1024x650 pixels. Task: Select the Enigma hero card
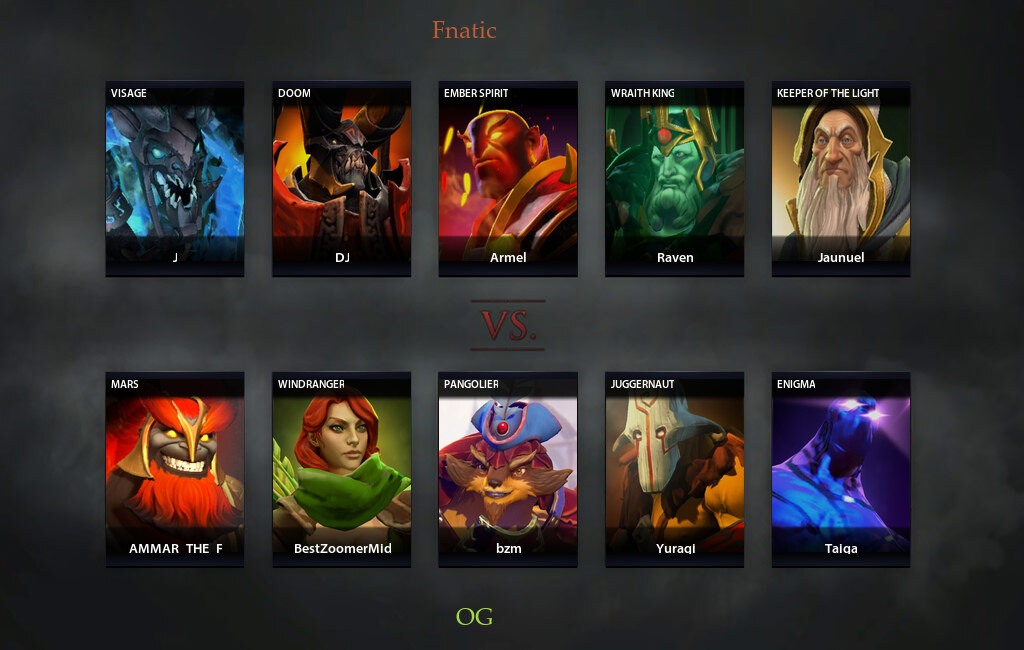tap(841, 469)
